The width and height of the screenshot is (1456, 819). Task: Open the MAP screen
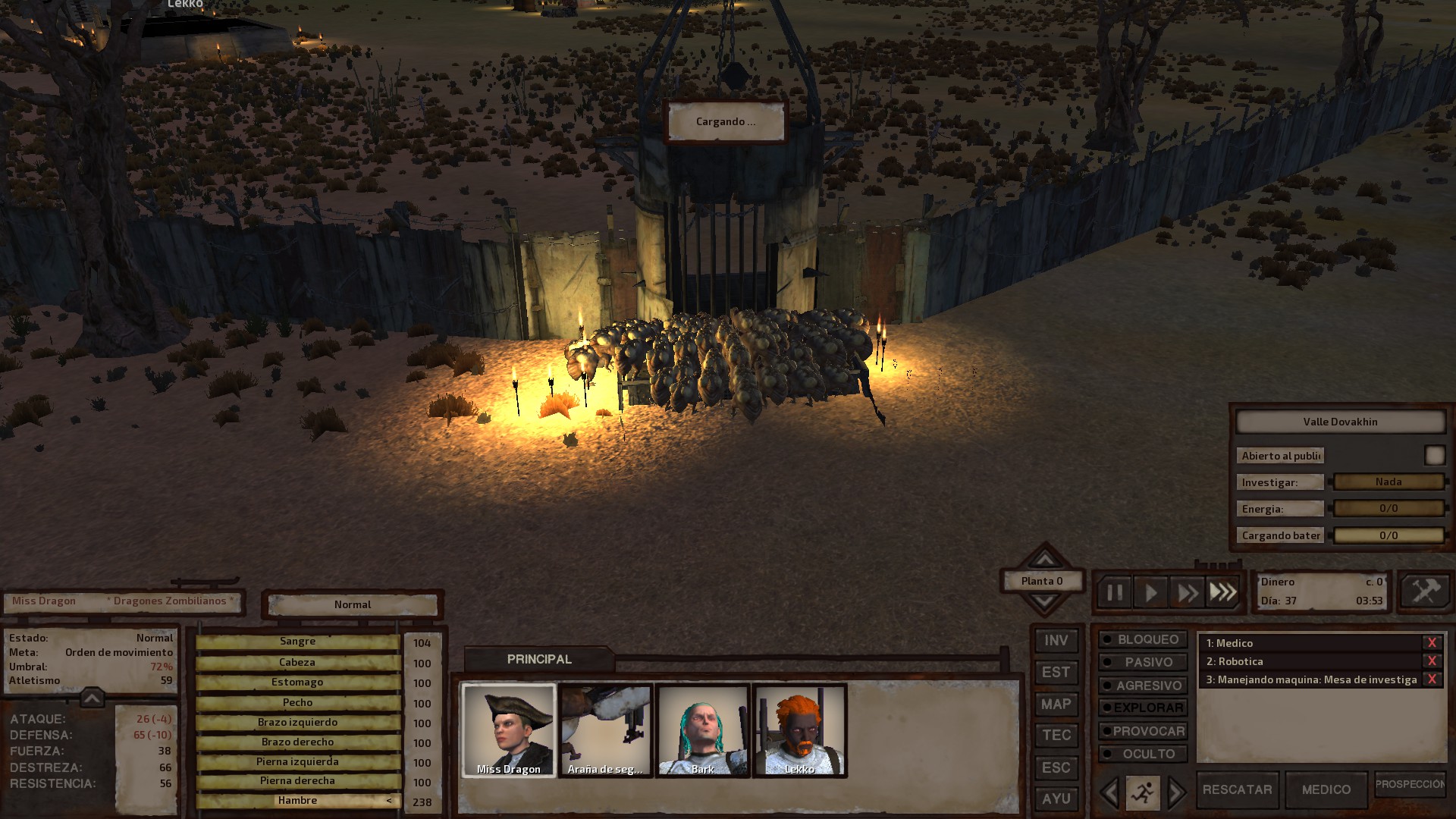pyautogui.click(x=1056, y=704)
